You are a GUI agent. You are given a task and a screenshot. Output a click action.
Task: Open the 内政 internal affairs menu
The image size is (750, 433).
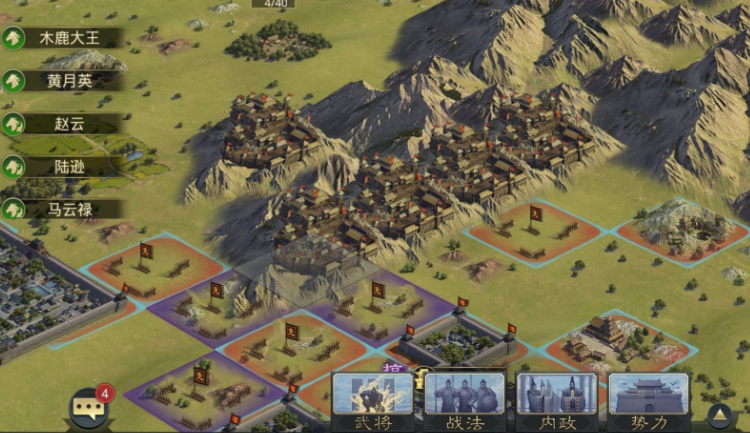[556, 402]
